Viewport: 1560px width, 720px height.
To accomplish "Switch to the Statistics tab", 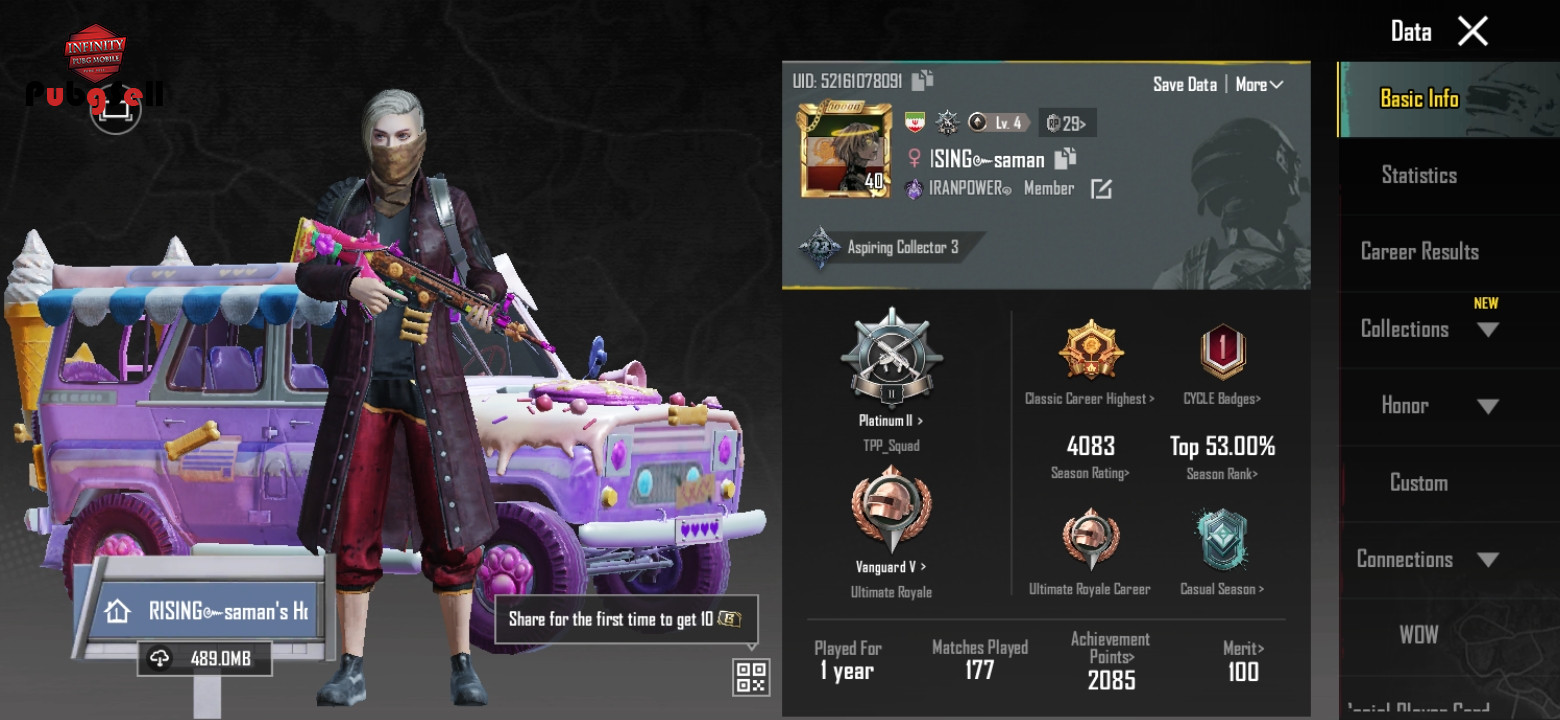I will [x=1418, y=175].
